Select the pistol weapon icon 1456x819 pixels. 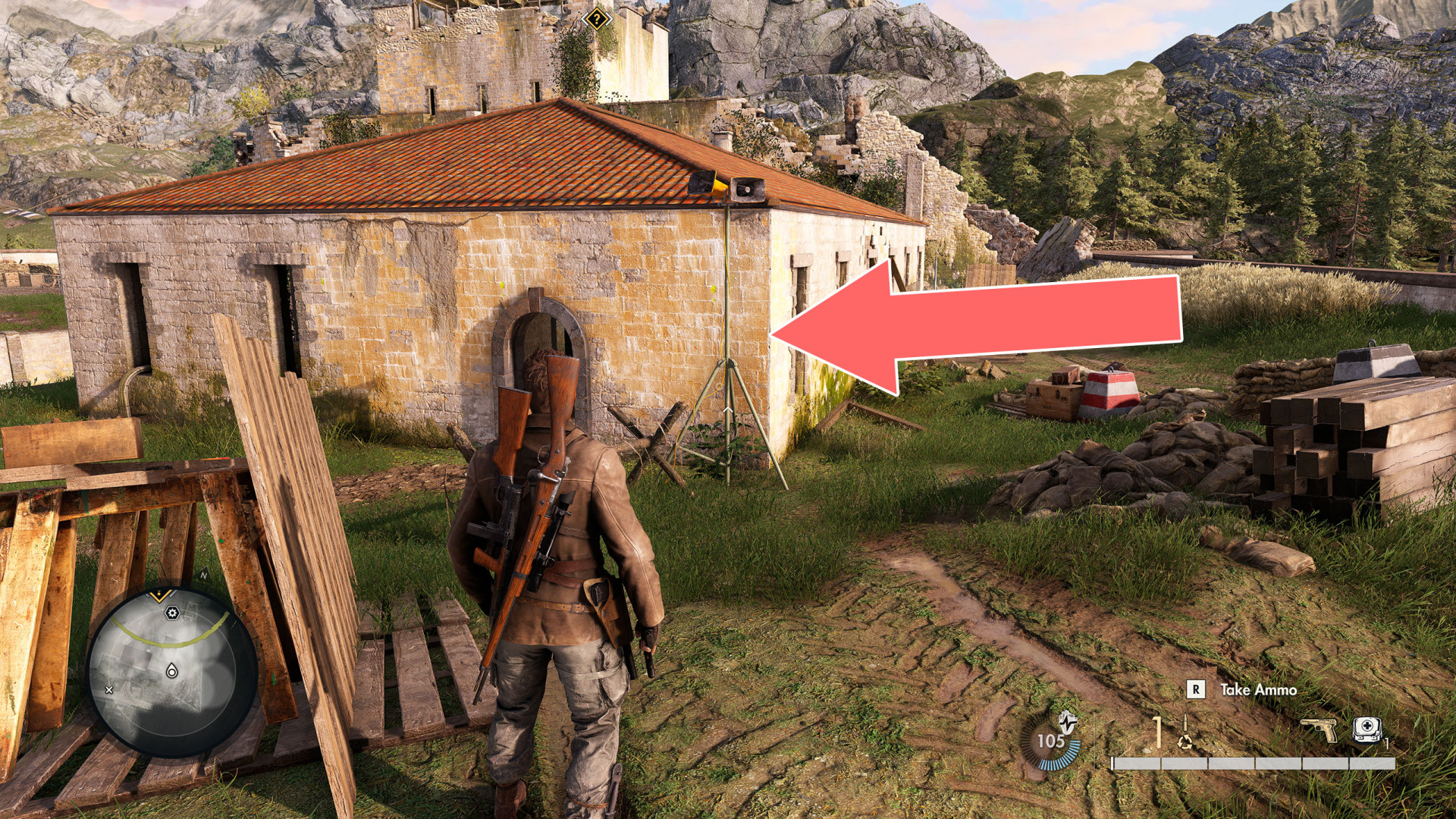click(x=1319, y=730)
